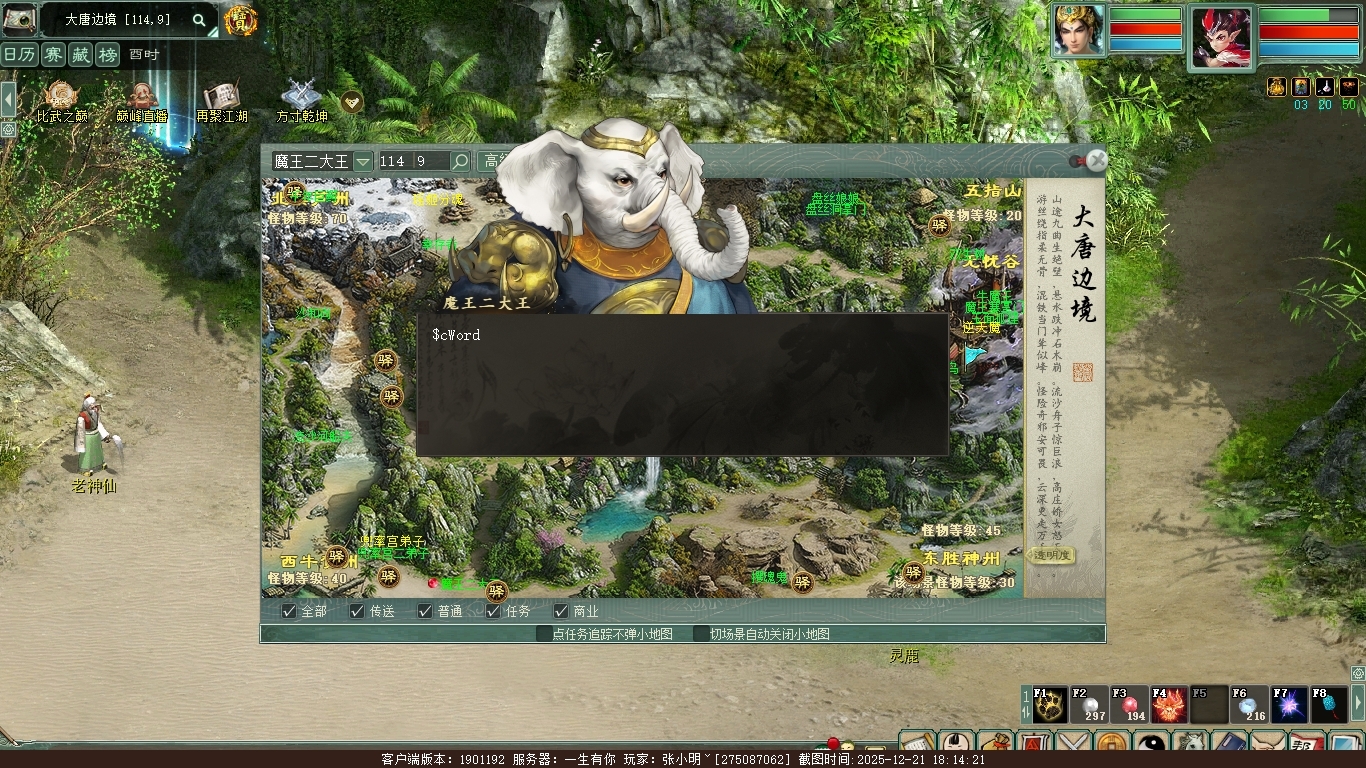Open the 榜 rankings button
The height and width of the screenshot is (768, 1366).
coord(107,55)
